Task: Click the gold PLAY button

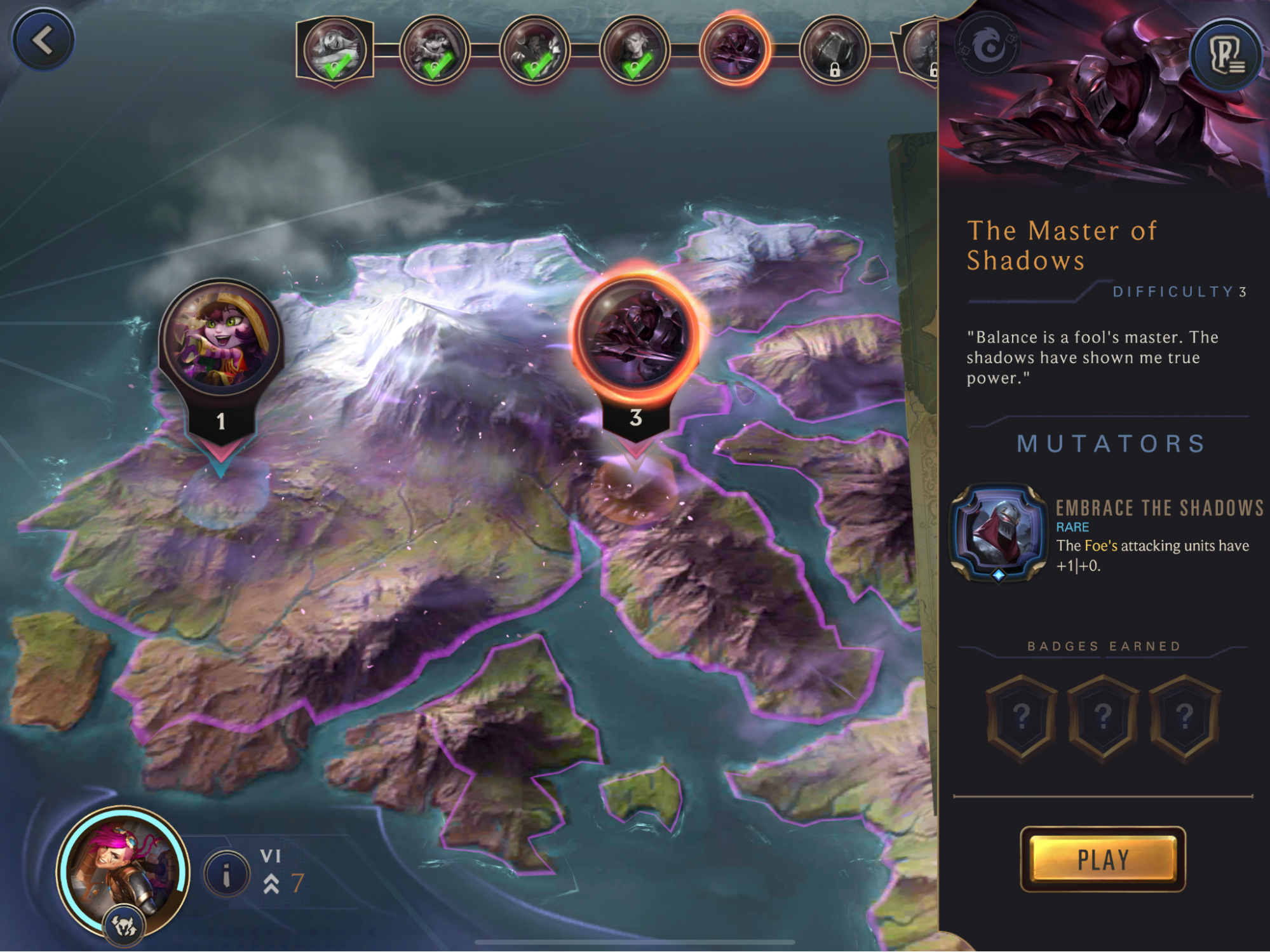Action: click(x=1102, y=859)
